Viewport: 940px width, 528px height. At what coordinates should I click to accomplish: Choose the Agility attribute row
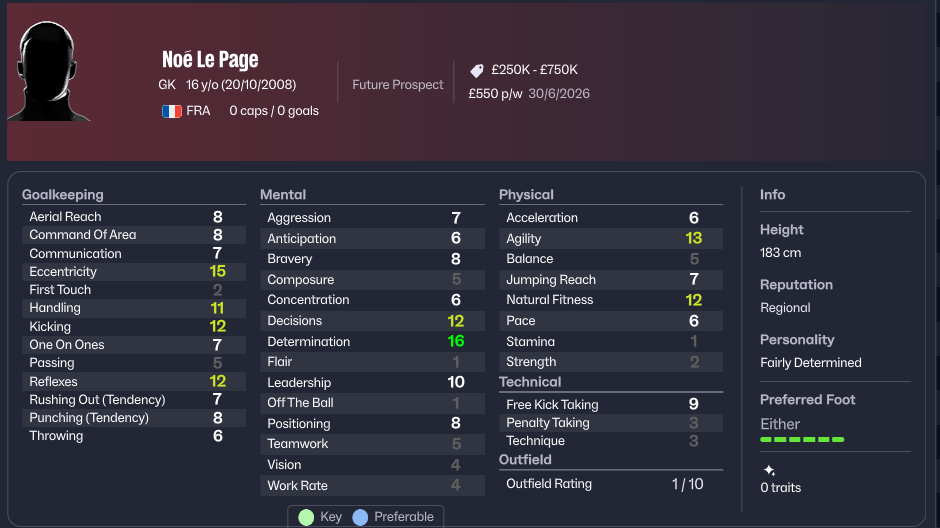pyautogui.click(x=604, y=238)
